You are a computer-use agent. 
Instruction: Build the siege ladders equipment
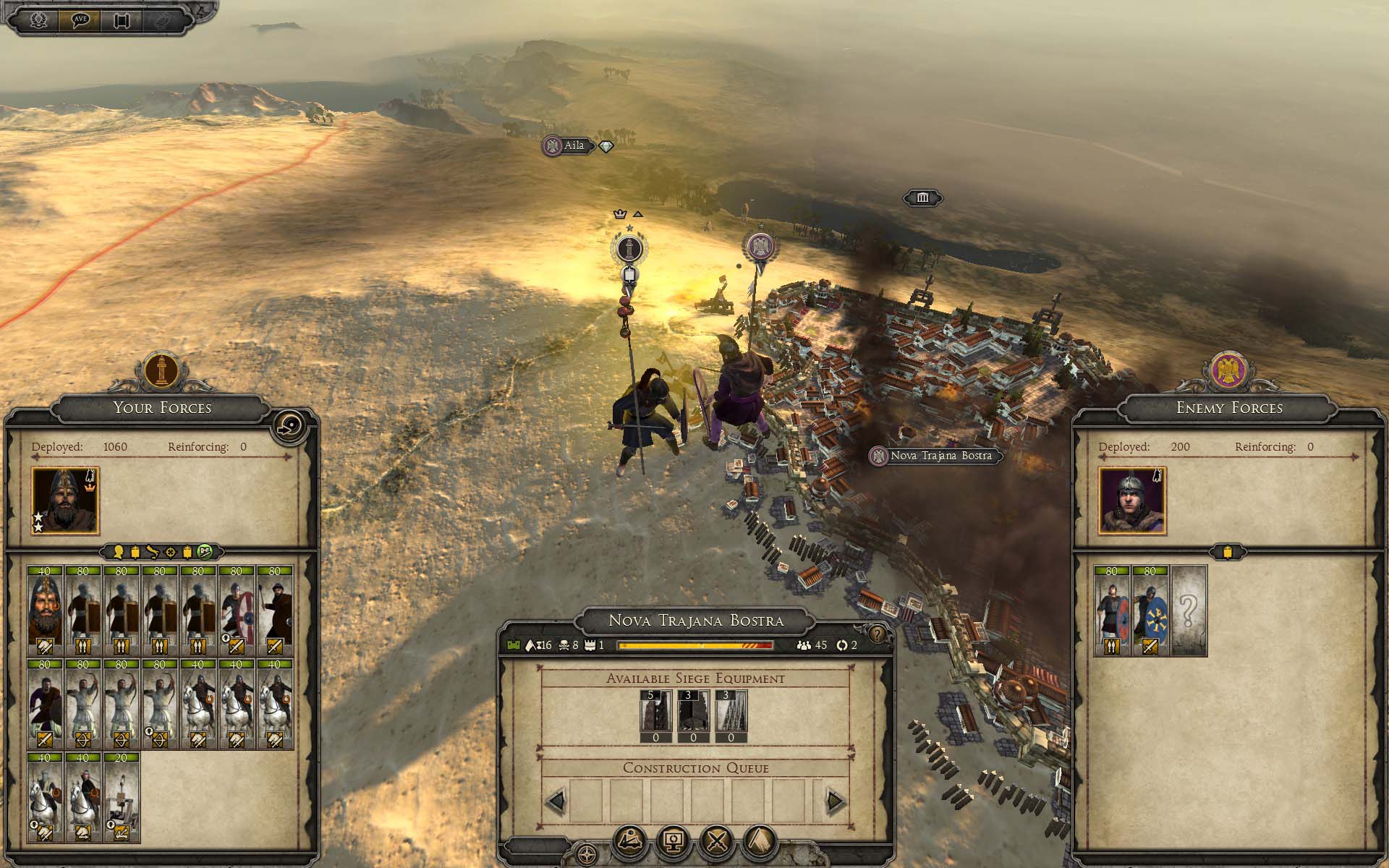[x=731, y=715]
